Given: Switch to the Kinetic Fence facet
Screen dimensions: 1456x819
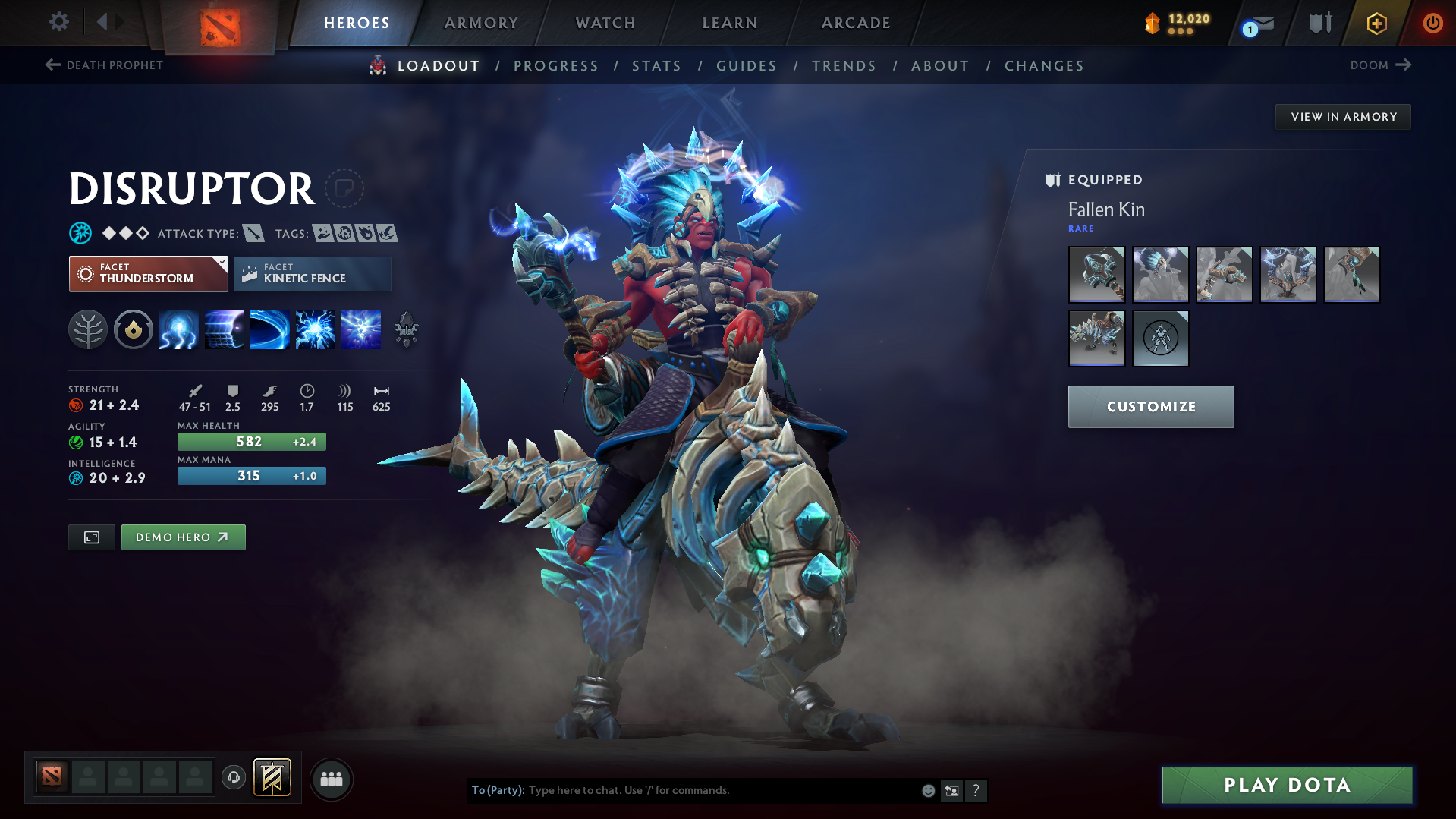Looking at the screenshot, I should (312, 273).
